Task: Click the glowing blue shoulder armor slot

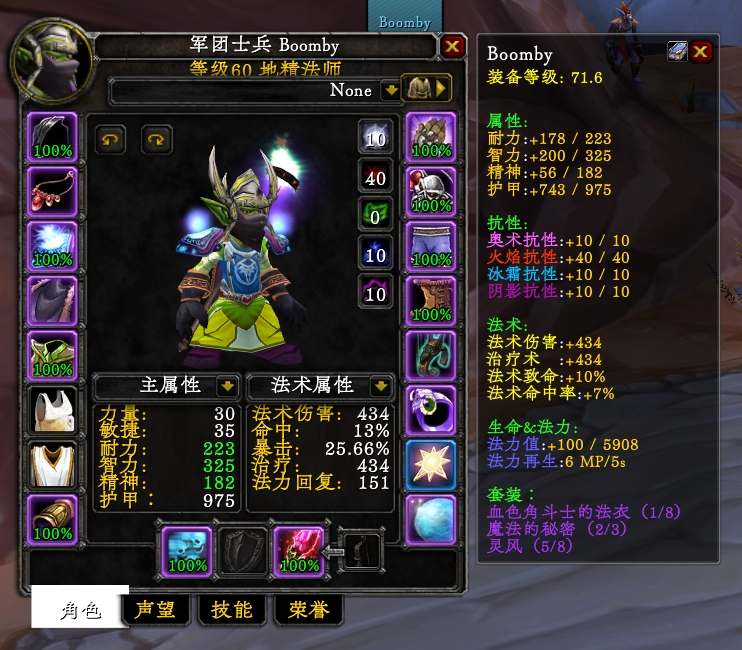Action: [x=52, y=245]
